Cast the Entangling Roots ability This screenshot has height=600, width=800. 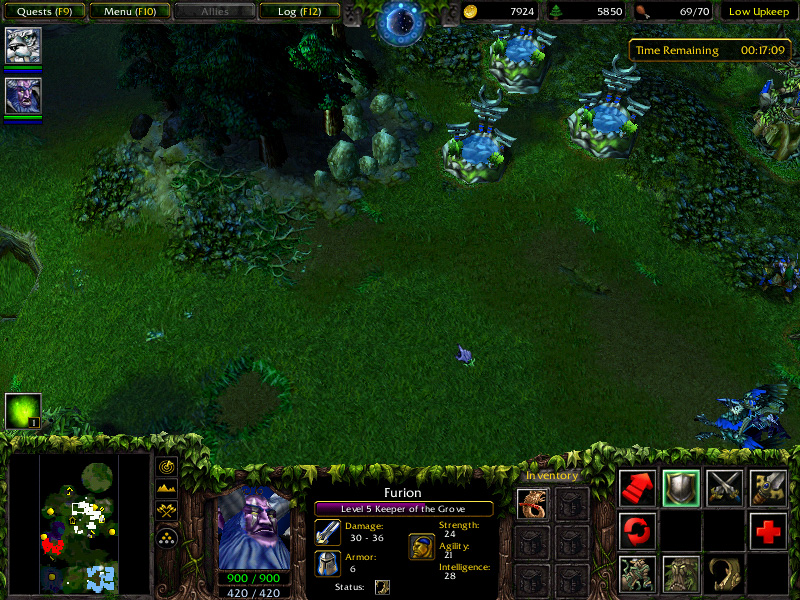click(637, 574)
